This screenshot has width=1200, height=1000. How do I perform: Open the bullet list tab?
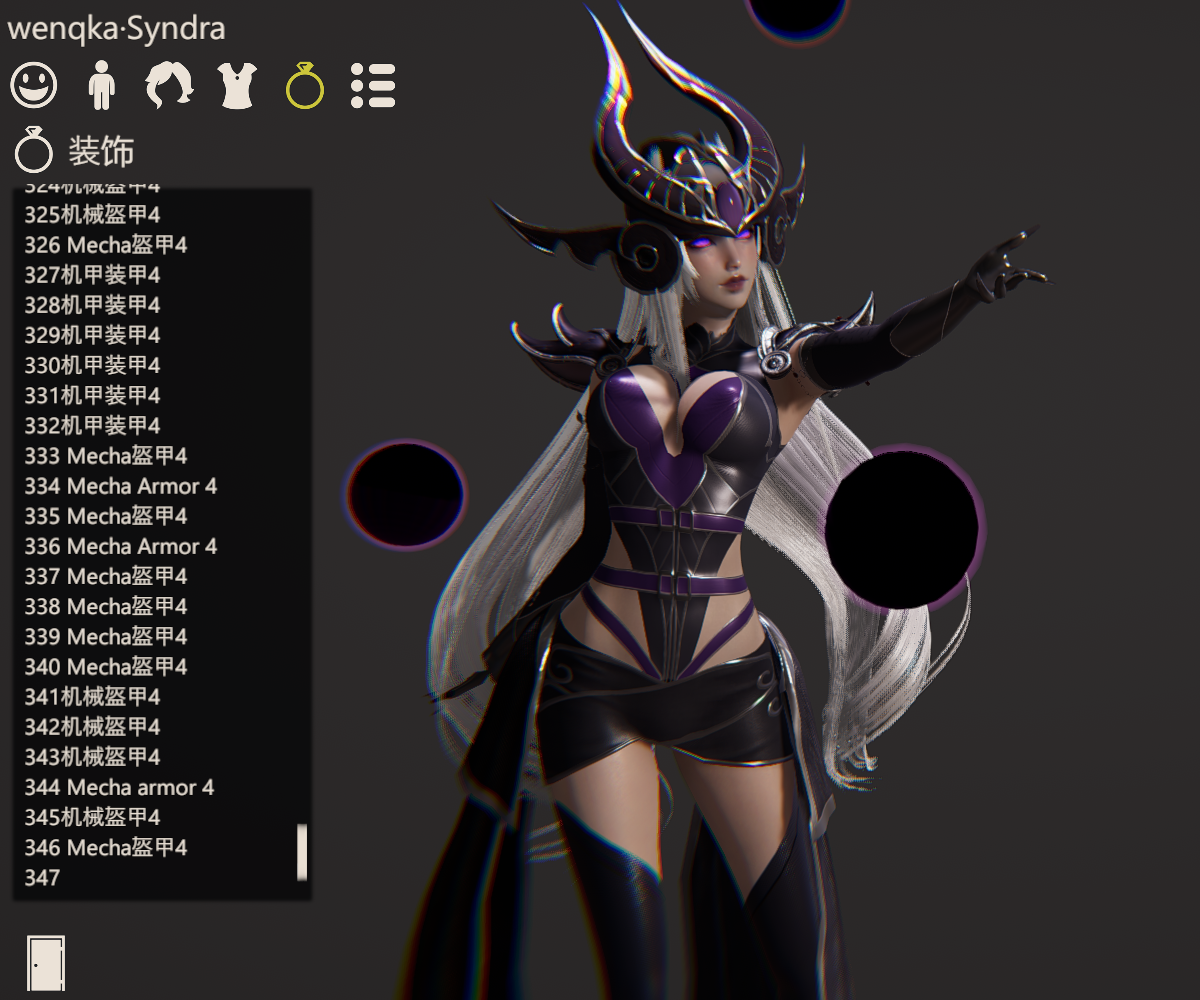[x=373, y=85]
